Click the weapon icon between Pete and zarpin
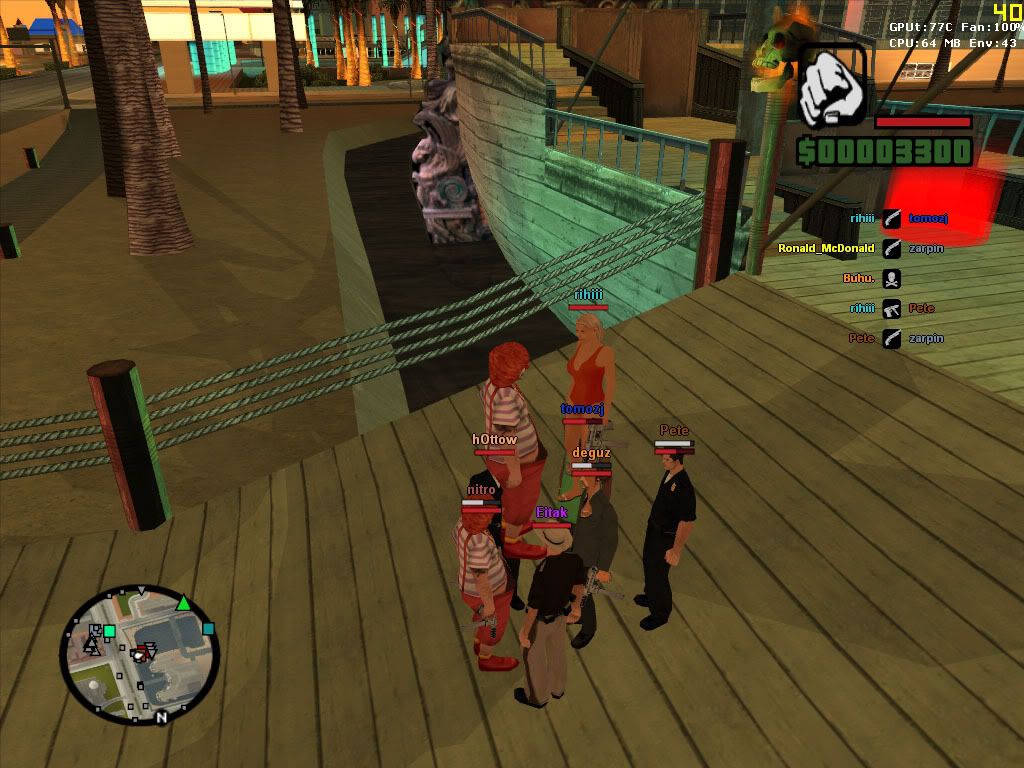 click(x=891, y=339)
